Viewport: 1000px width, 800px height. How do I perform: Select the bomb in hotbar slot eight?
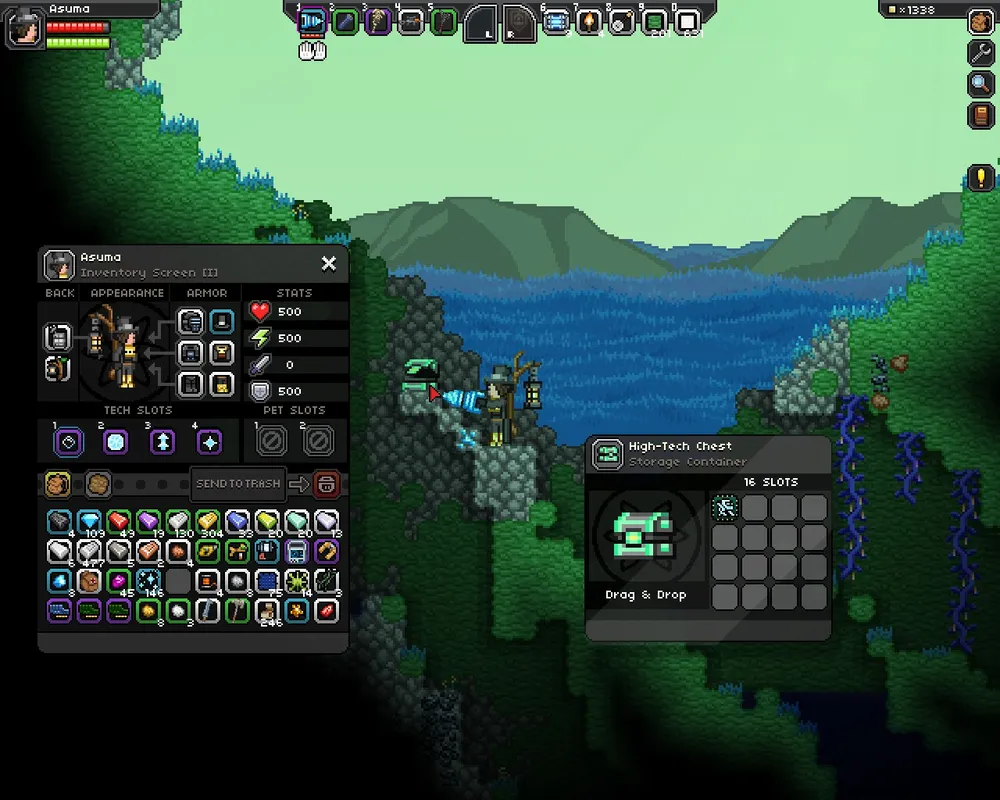coord(621,21)
